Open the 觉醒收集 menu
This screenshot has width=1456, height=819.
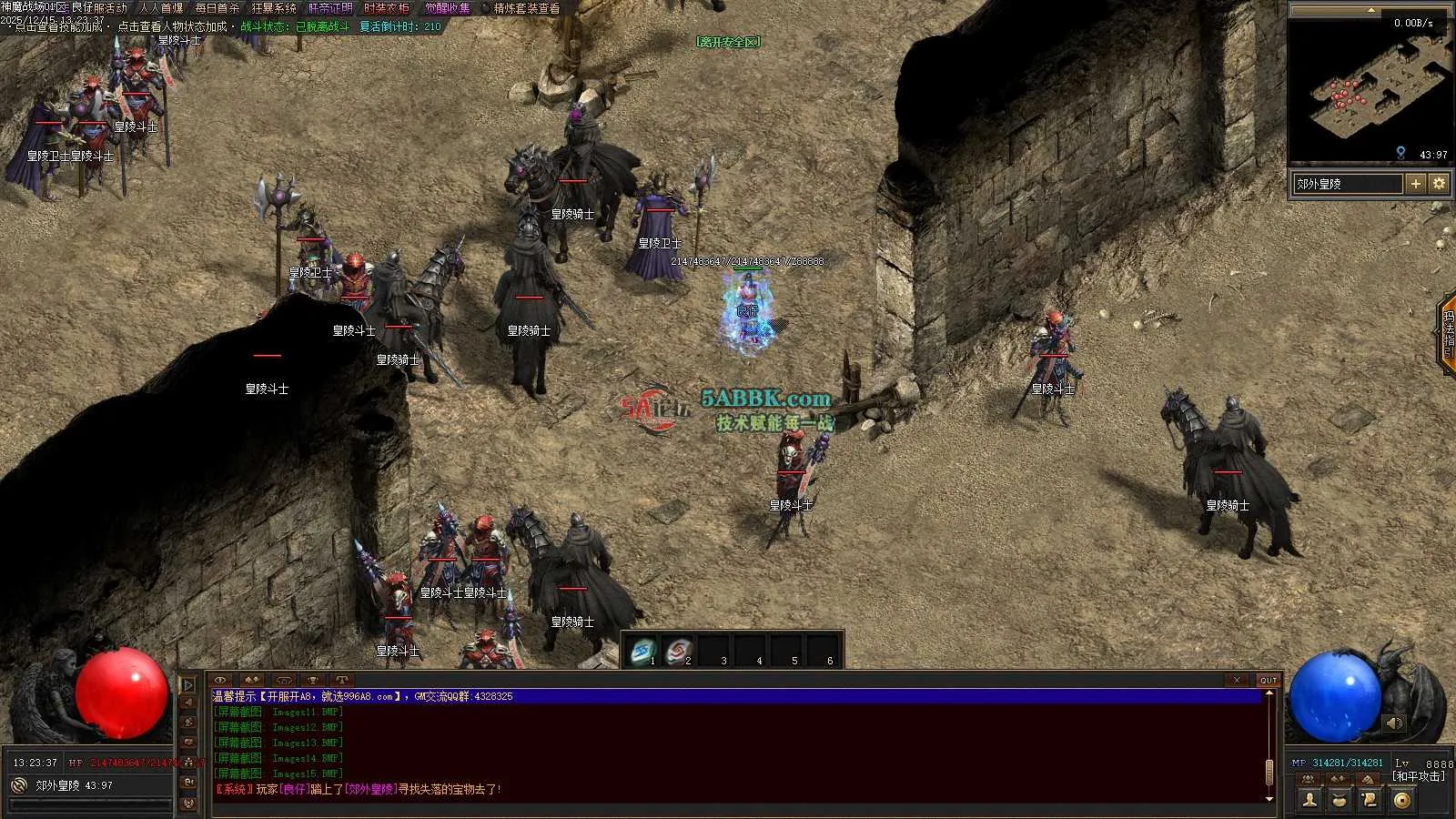click(x=449, y=8)
